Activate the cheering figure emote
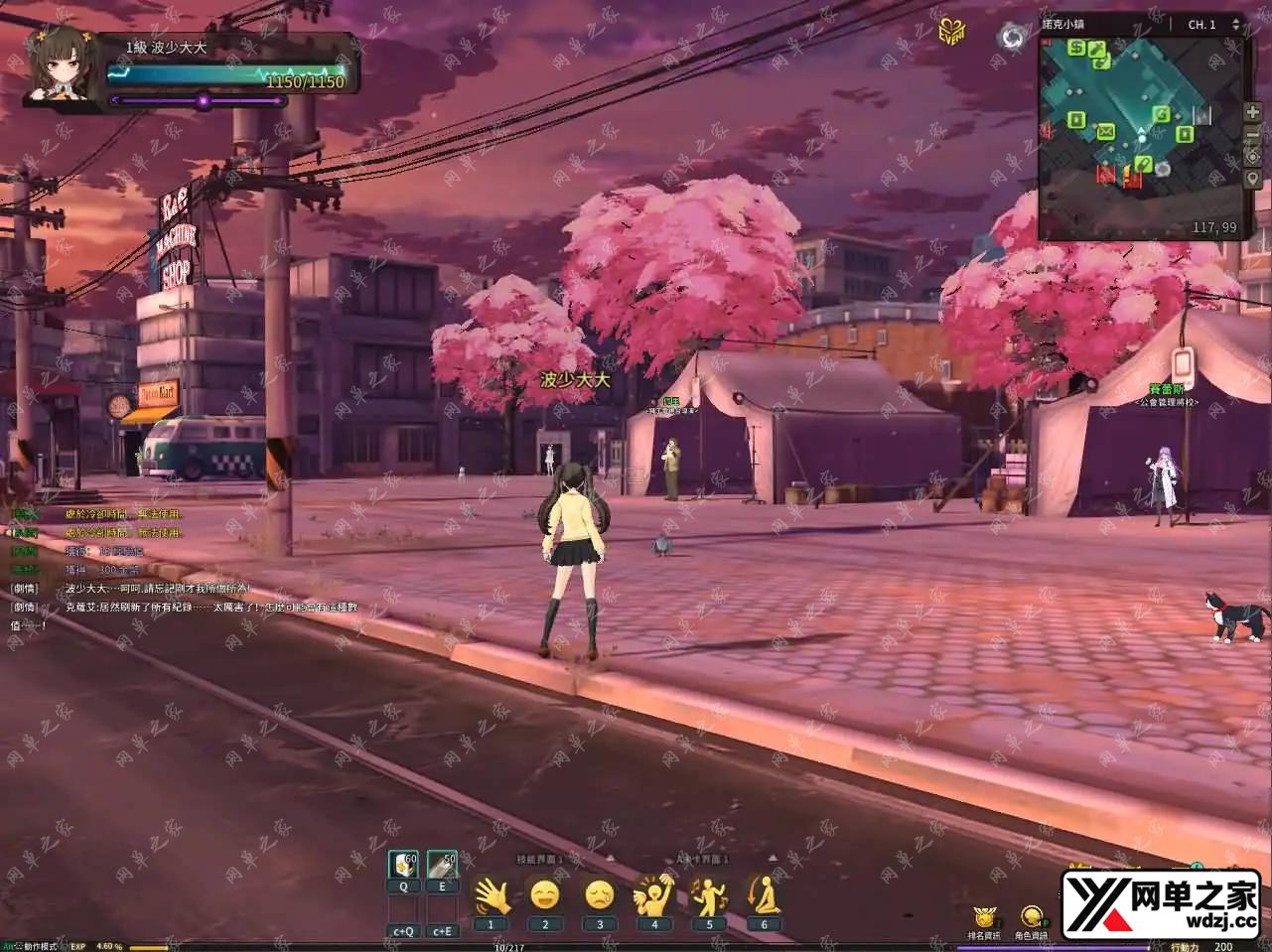The width and height of the screenshot is (1272, 952). tap(653, 896)
